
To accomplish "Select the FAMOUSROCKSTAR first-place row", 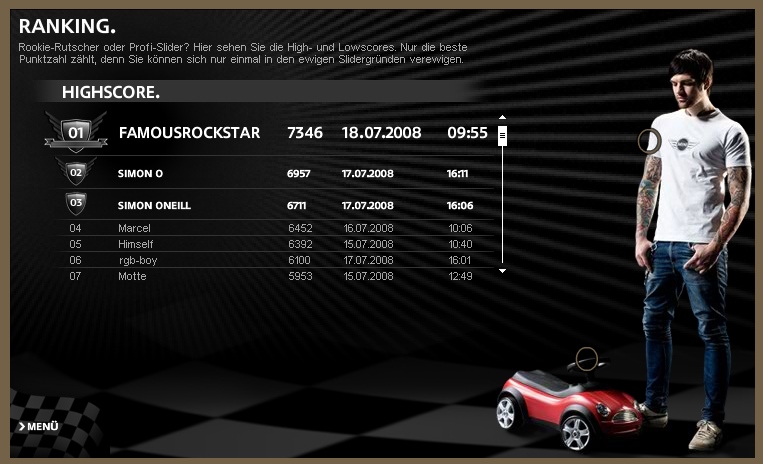I will pos(270,132).
